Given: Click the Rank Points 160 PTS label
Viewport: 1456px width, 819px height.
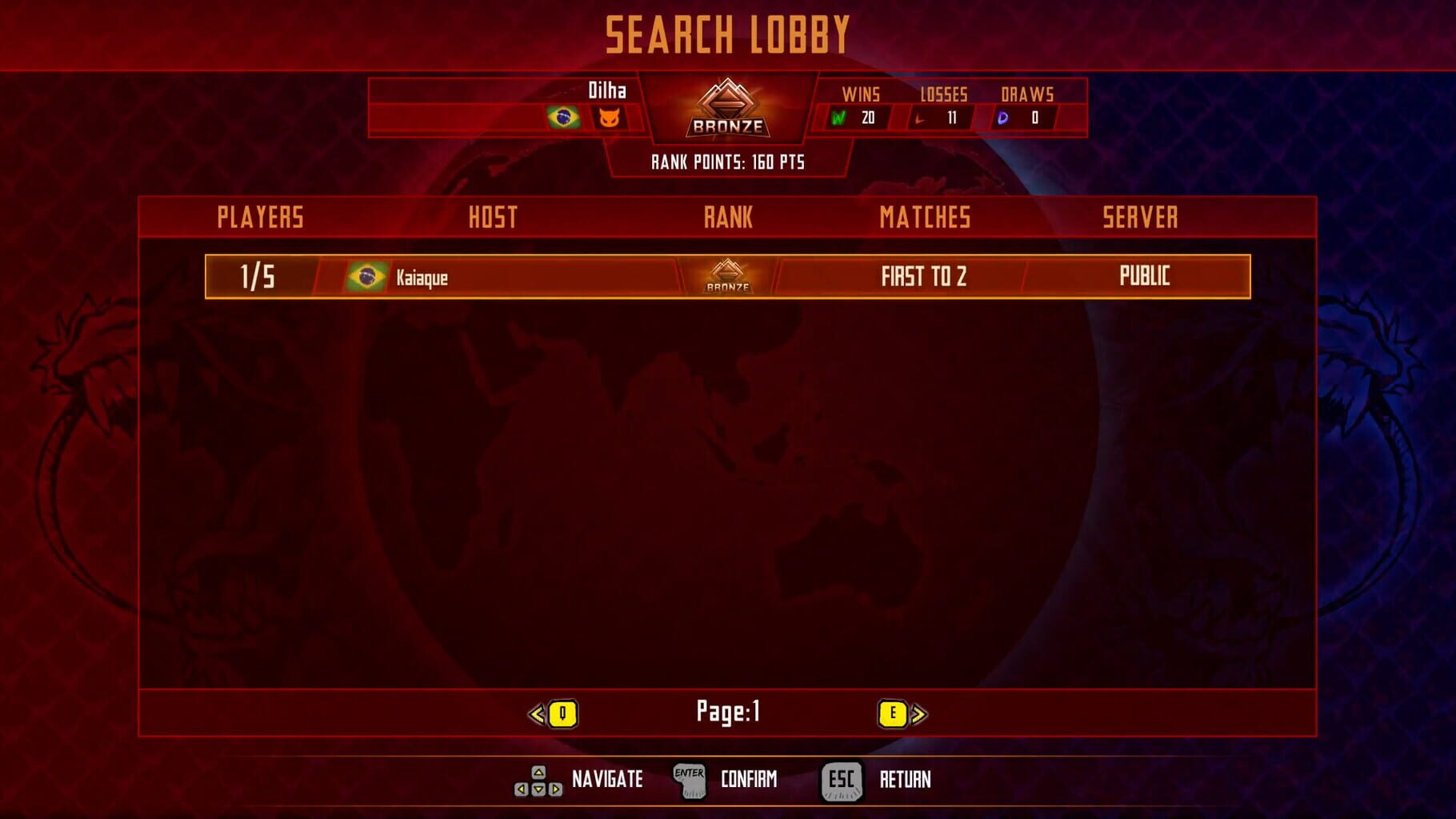Looking at the screenshot, I should [728, 161].
